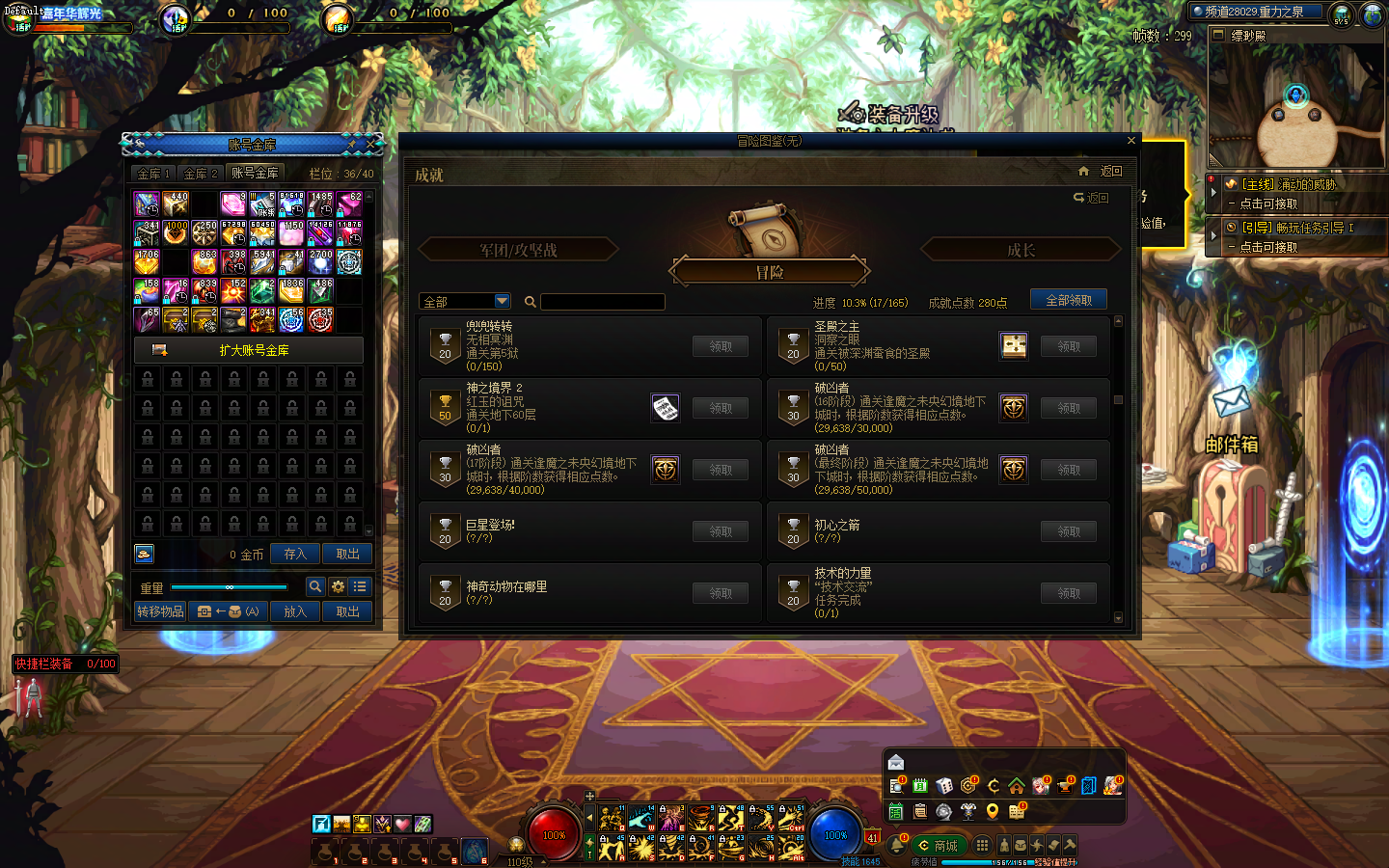Put an item in using 放入
Screen dimensions: 1389x868
coord(295,611)
